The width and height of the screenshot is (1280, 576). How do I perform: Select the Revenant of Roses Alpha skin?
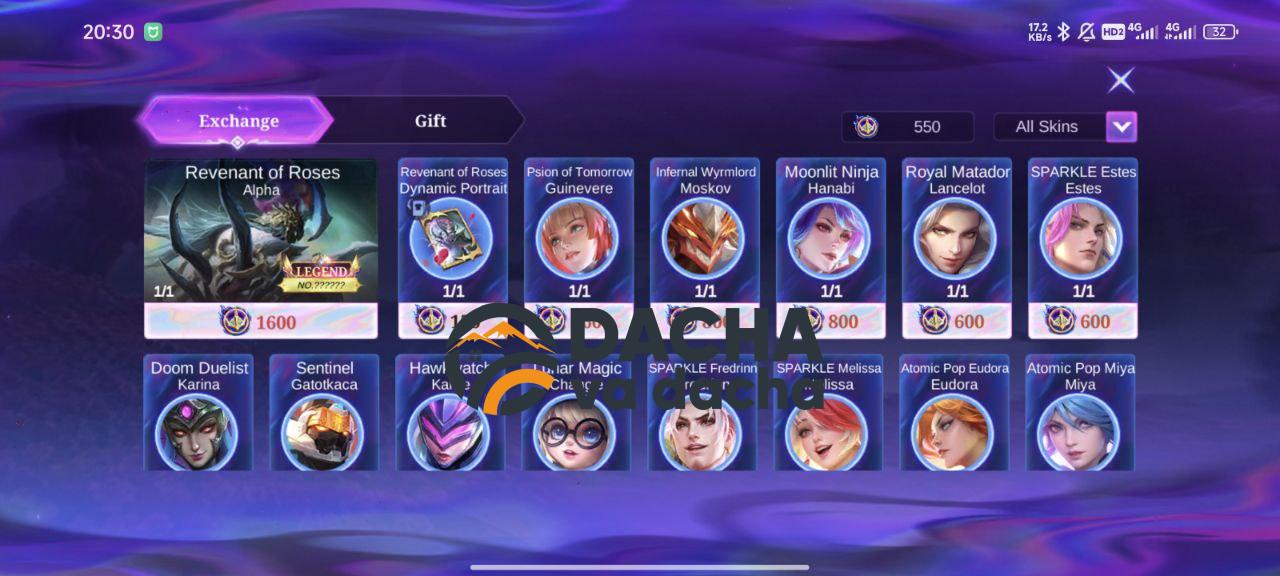pyautogui.click(x=261, y=235)
